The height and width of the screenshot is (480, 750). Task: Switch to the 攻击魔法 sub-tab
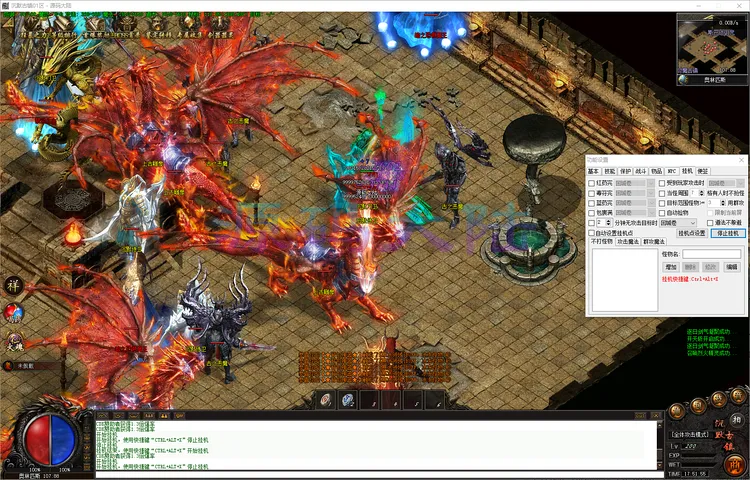pyautogui.click(x=627, y=242)
